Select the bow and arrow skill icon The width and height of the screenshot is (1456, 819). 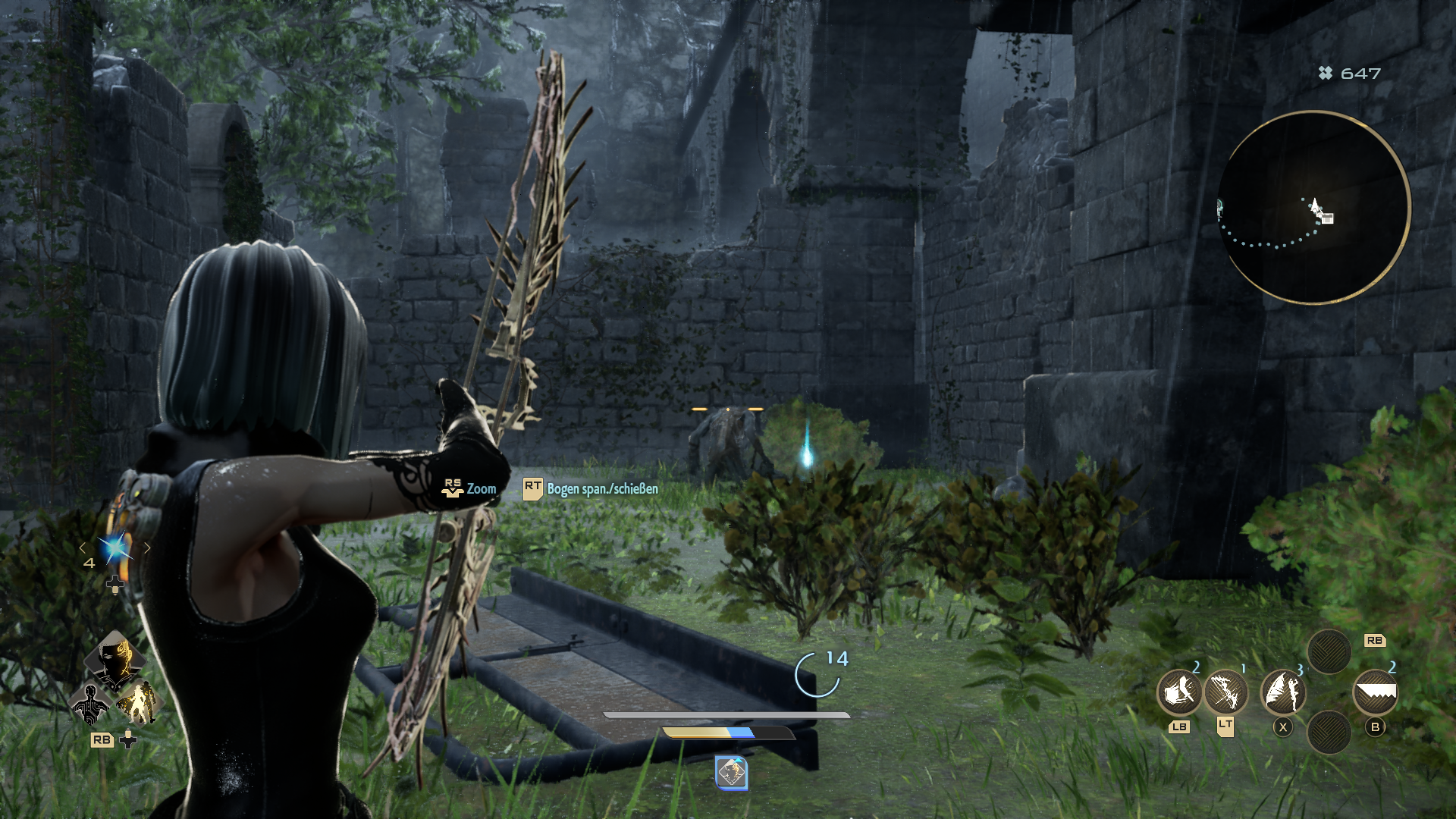click(x=1225, y=692)
